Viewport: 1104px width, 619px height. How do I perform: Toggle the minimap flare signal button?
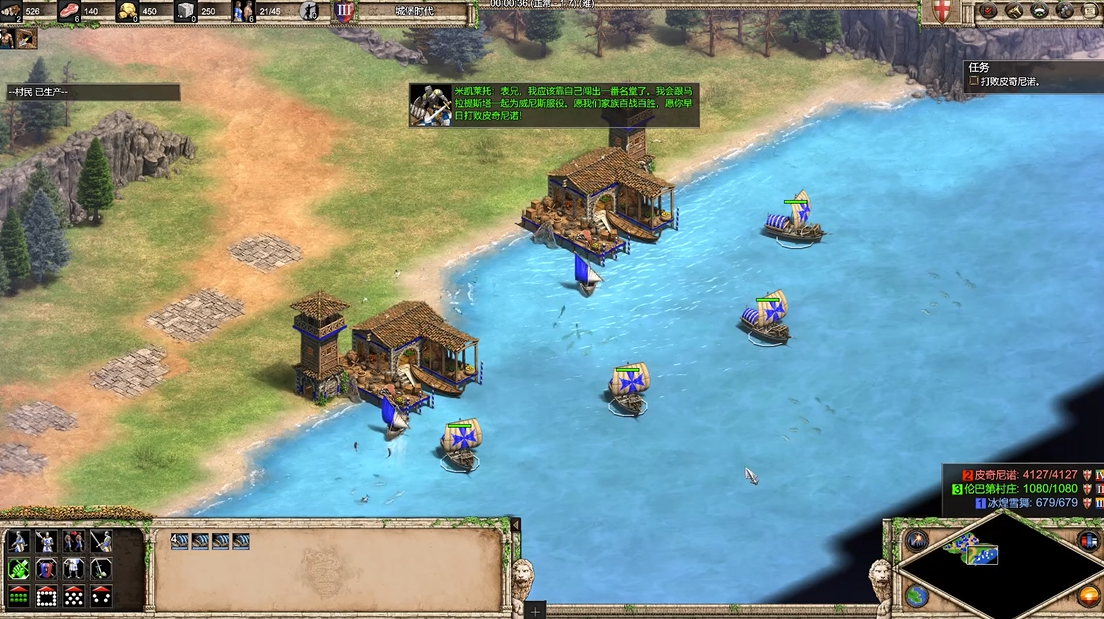pos(916,541)
